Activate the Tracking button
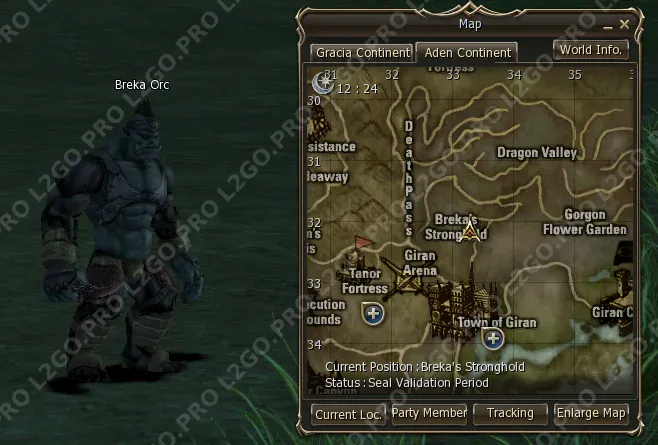Viewport: 658px width, 445px height. point(510,412)
